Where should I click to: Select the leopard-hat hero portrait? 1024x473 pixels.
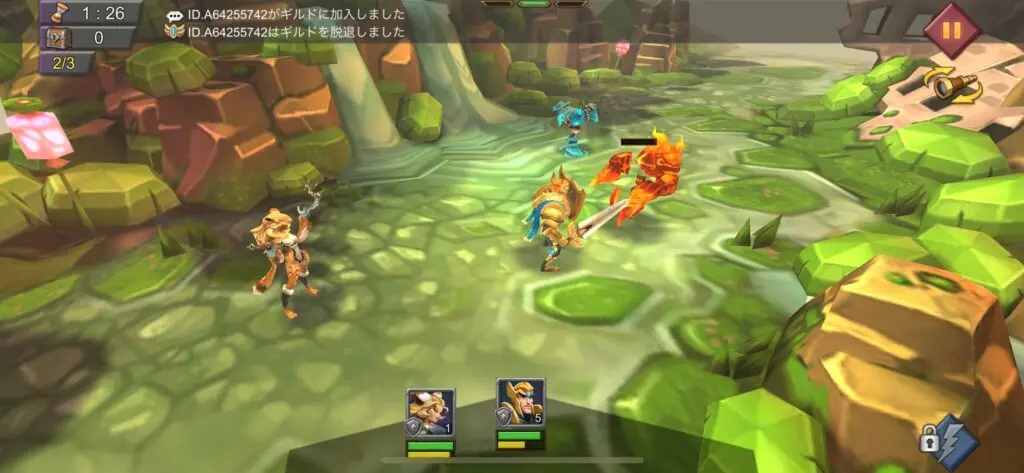point(430,411)
